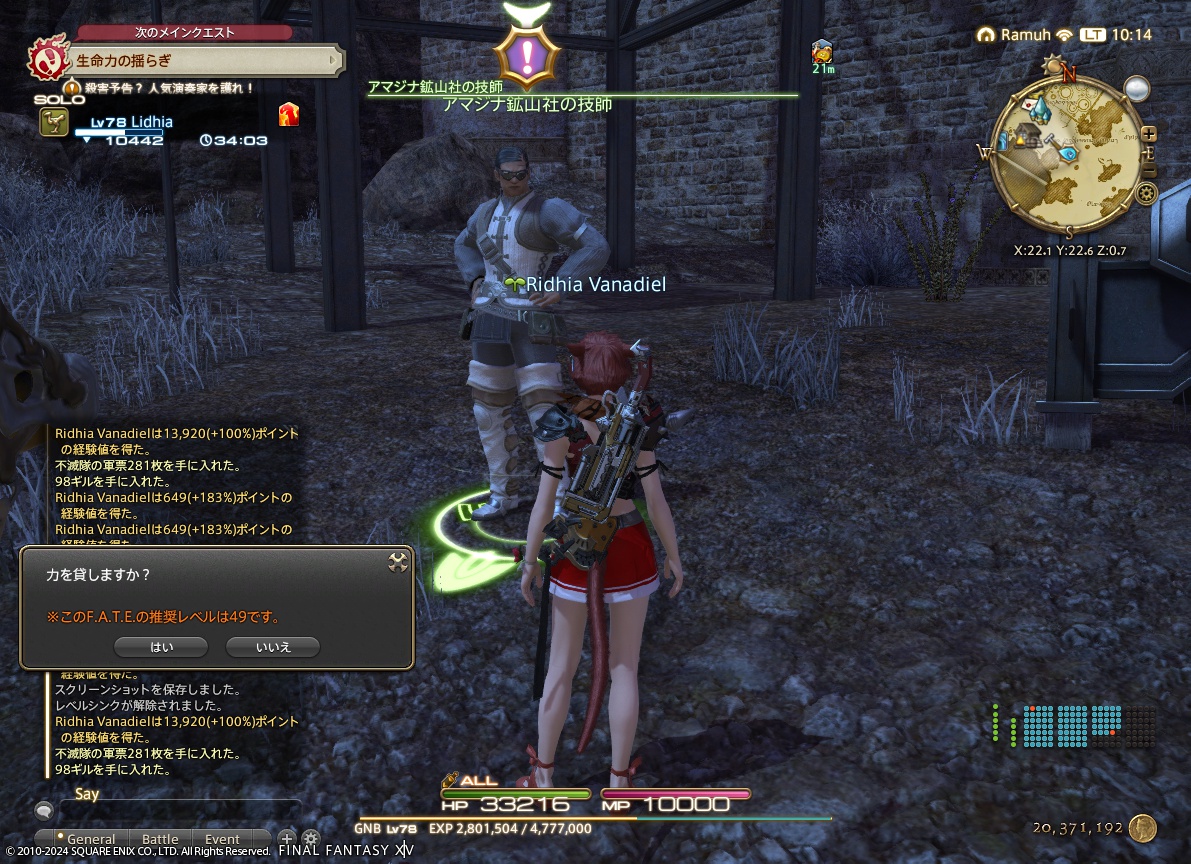The height and width of the screenshot is (864, 1191).
Task: Zoom out the minimap with minus button
Action: pos(1149,172)
